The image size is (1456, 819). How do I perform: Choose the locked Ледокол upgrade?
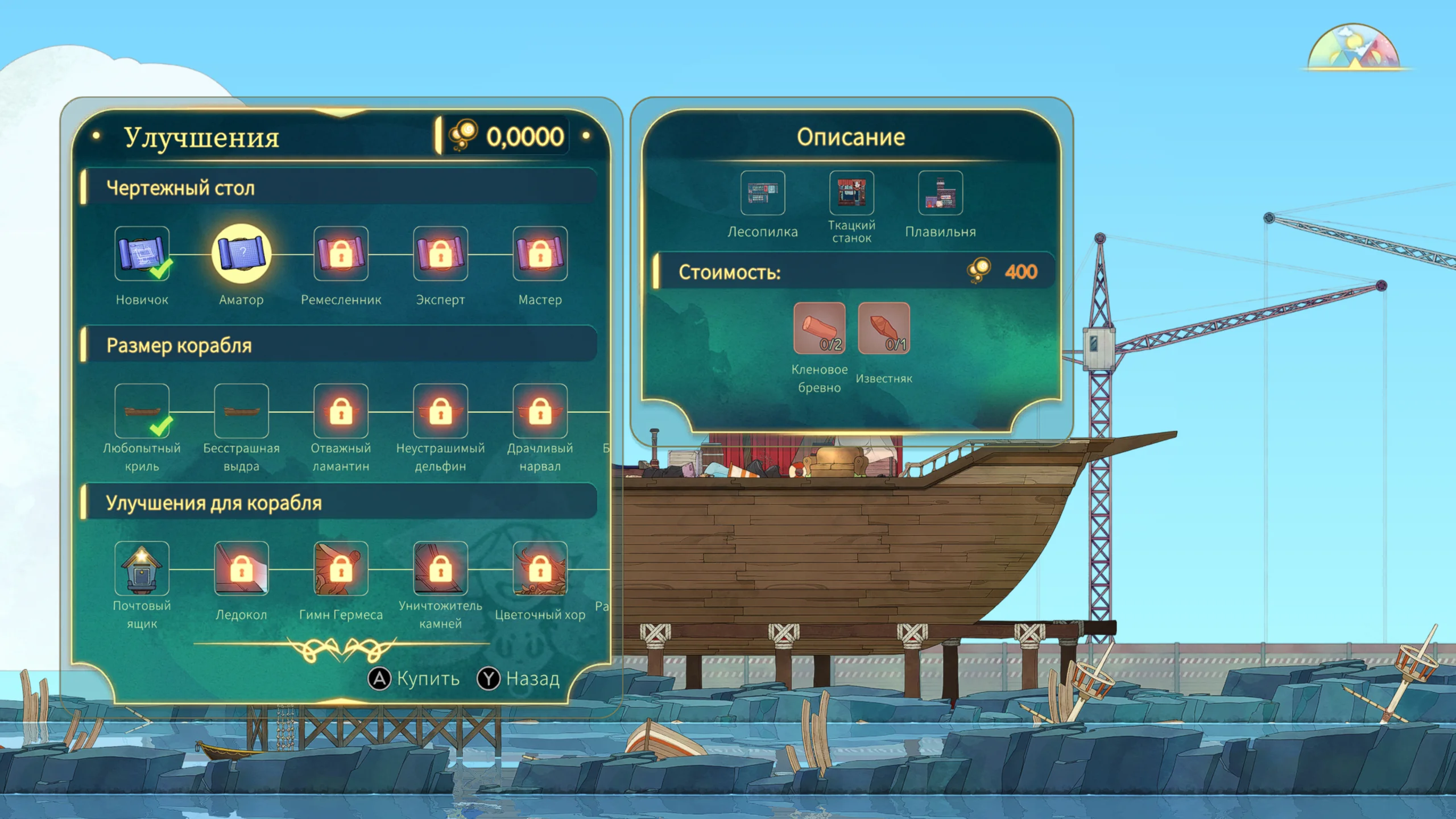tap(241, 568)
